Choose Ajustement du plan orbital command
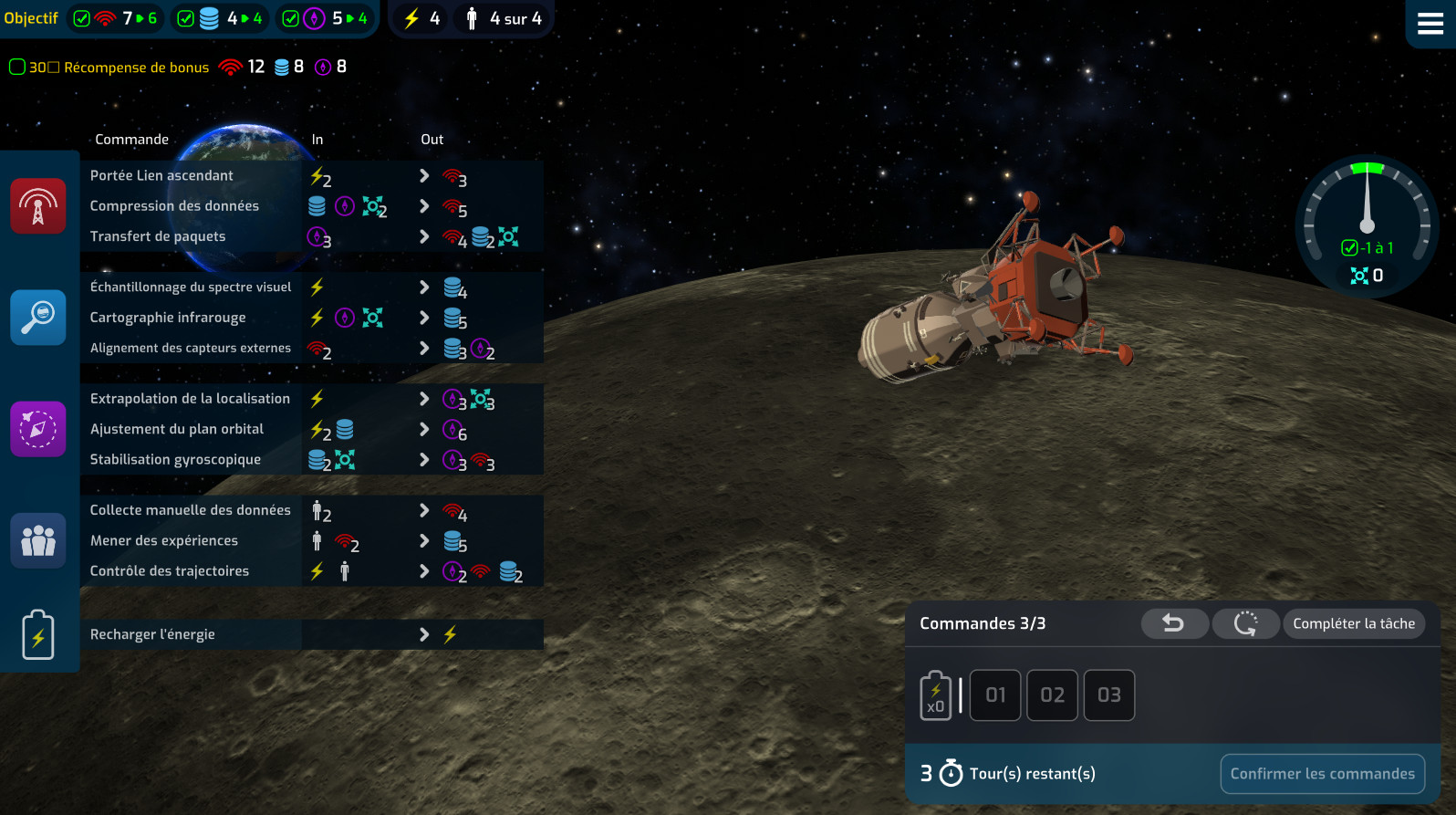Image resolution: width=1456 pixels, height=815 pixels. click(x=177, y=429)
